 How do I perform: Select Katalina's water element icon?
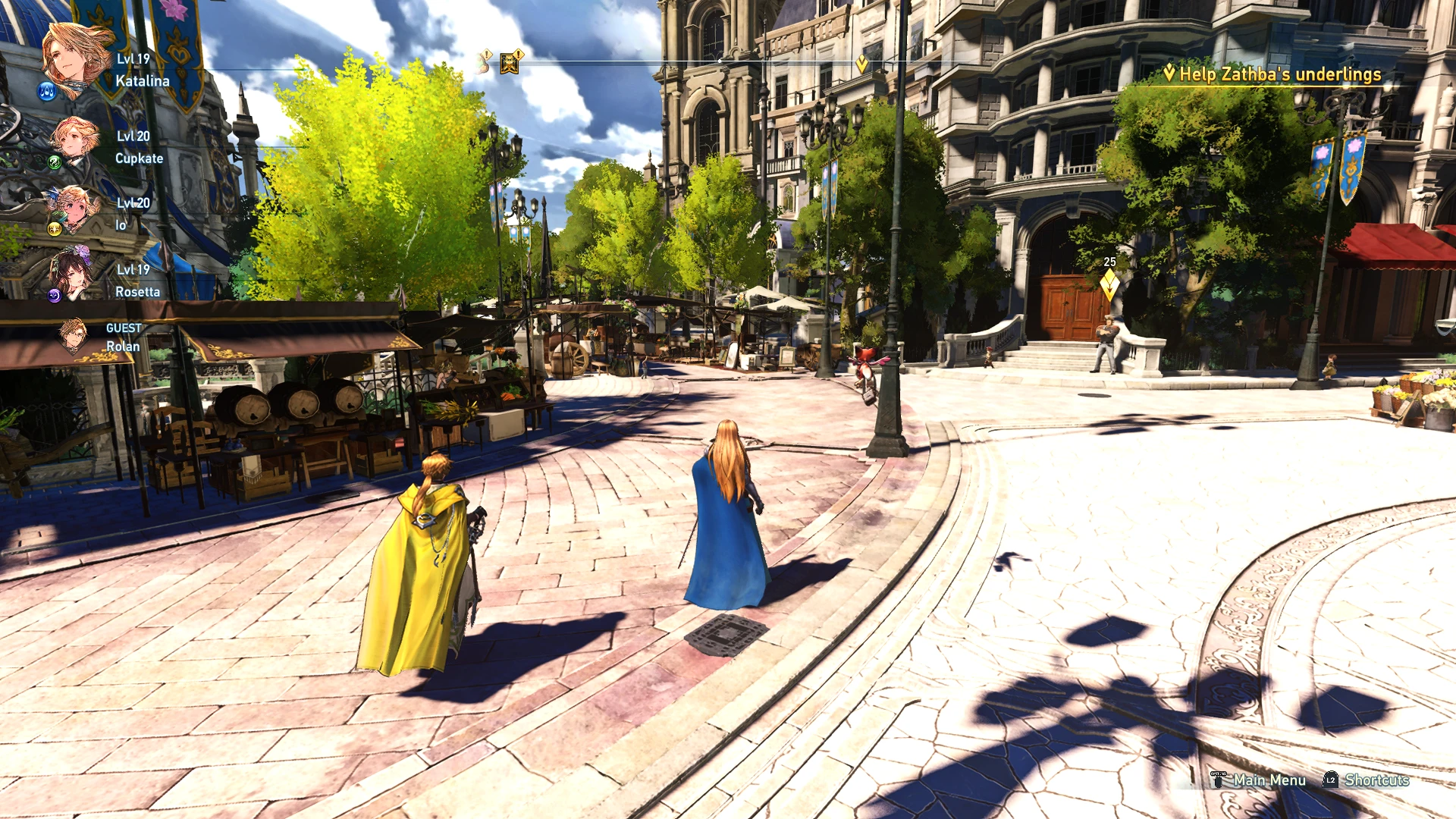click(x=47, y=91)
